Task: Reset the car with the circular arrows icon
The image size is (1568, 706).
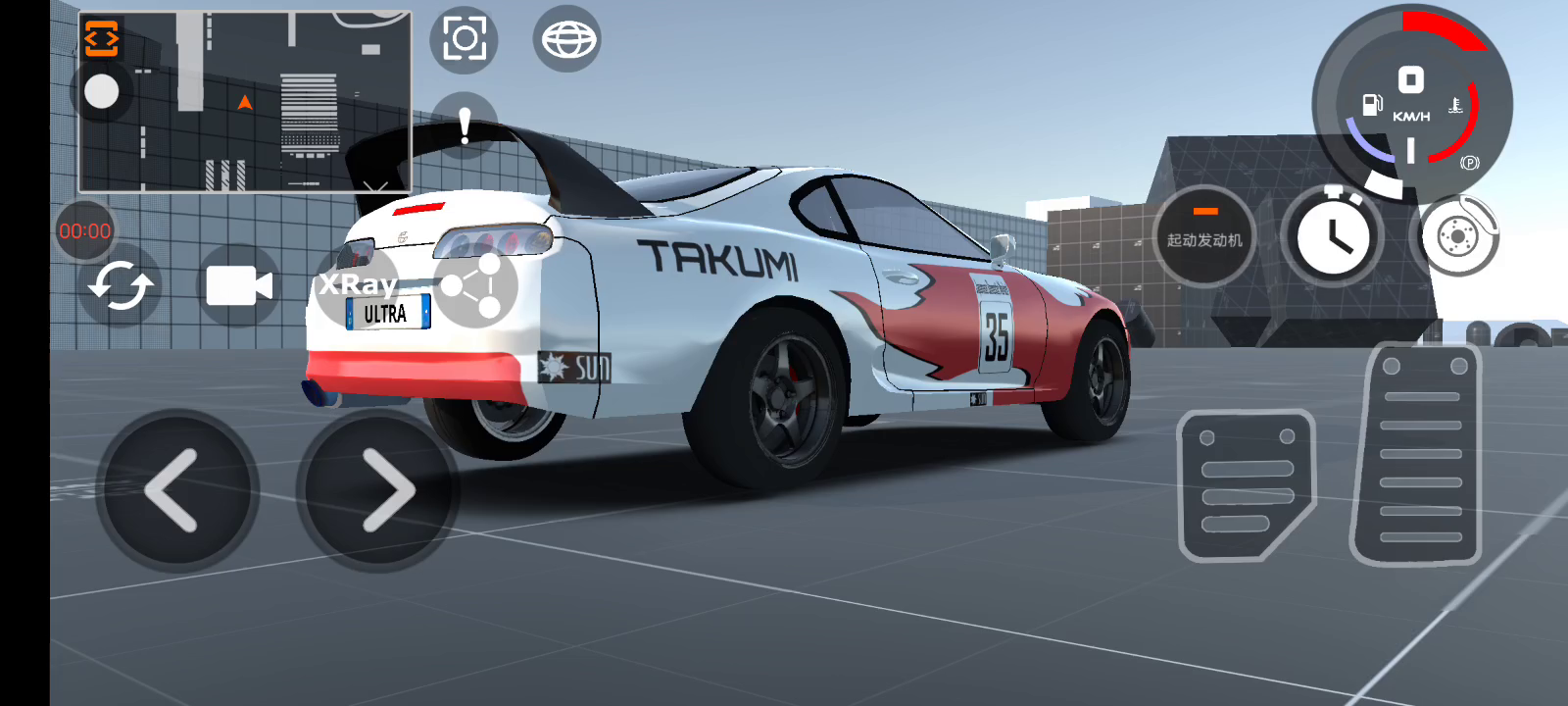Action: click(120, 286)
